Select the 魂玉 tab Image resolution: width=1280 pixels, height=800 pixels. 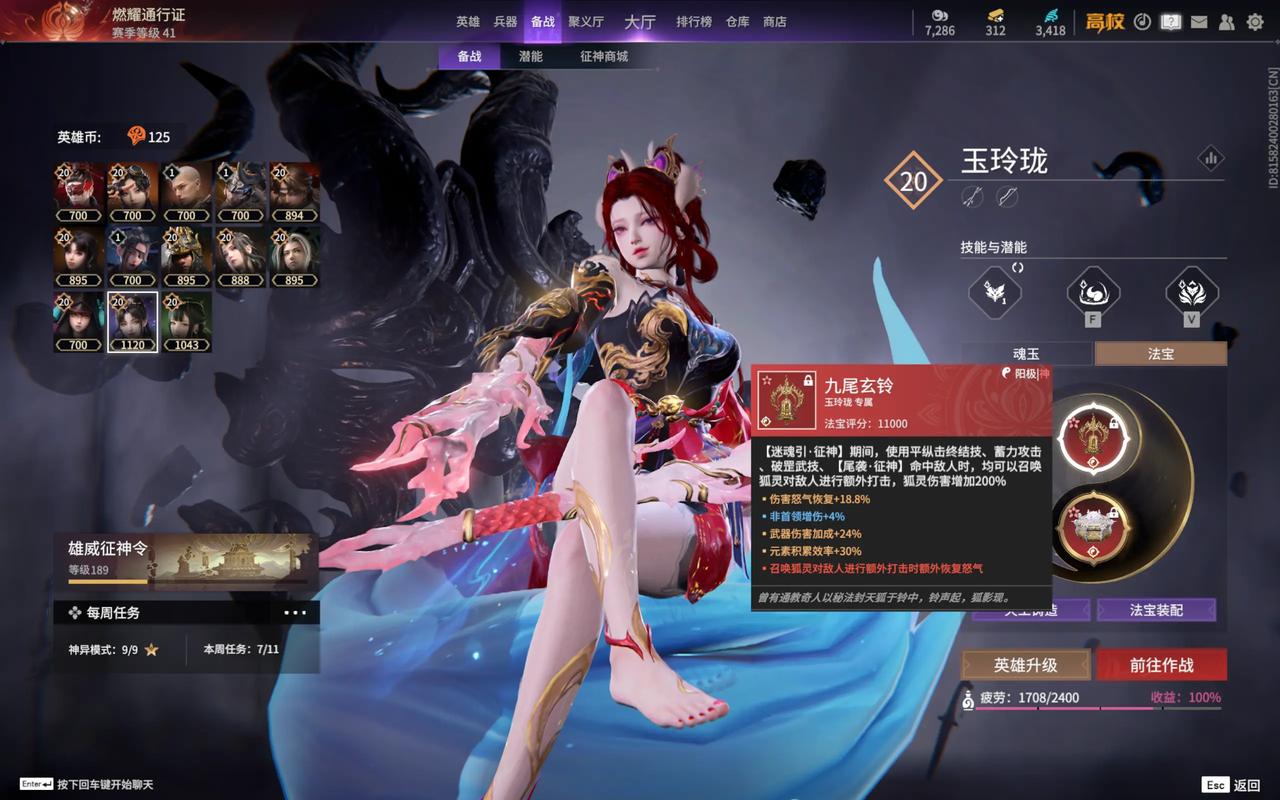point(1027,354)
